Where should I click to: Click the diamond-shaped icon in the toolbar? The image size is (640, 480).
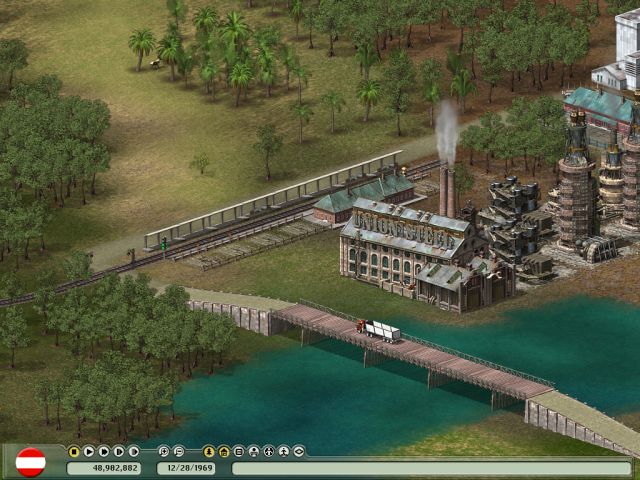(x=299, y=451)
